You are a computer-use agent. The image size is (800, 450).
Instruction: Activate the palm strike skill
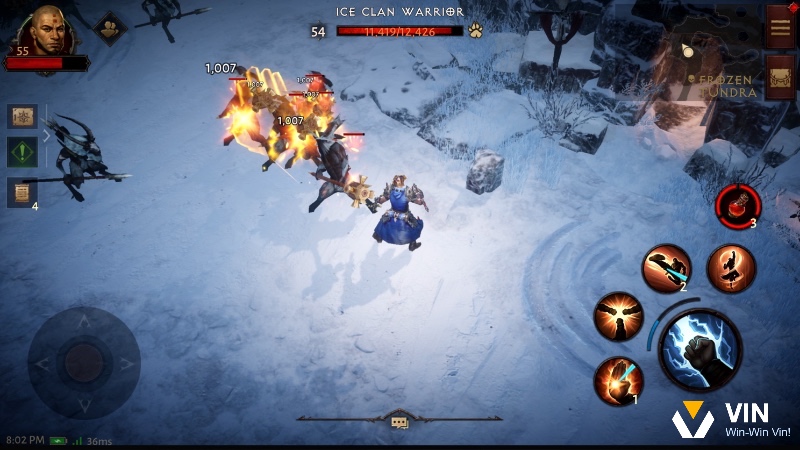pyautogui.click(x=618, y=381)
